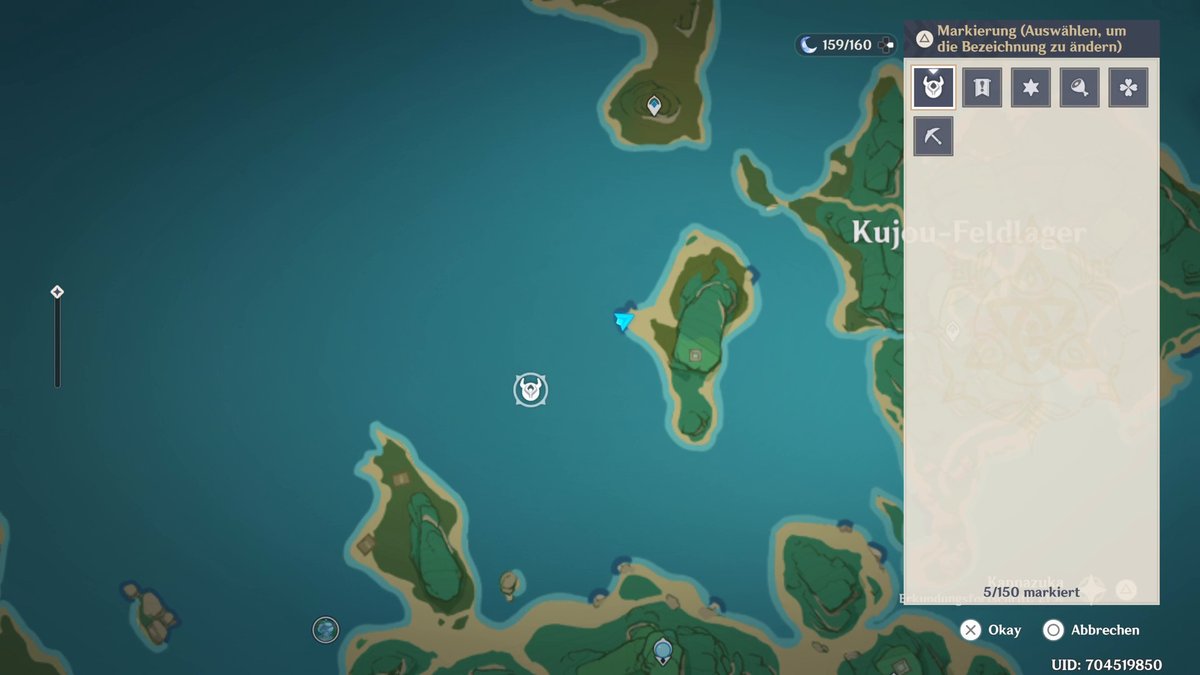Select the meat drumstick marker icon
Screen dimensions: 1200x675
click(1080, 88)
